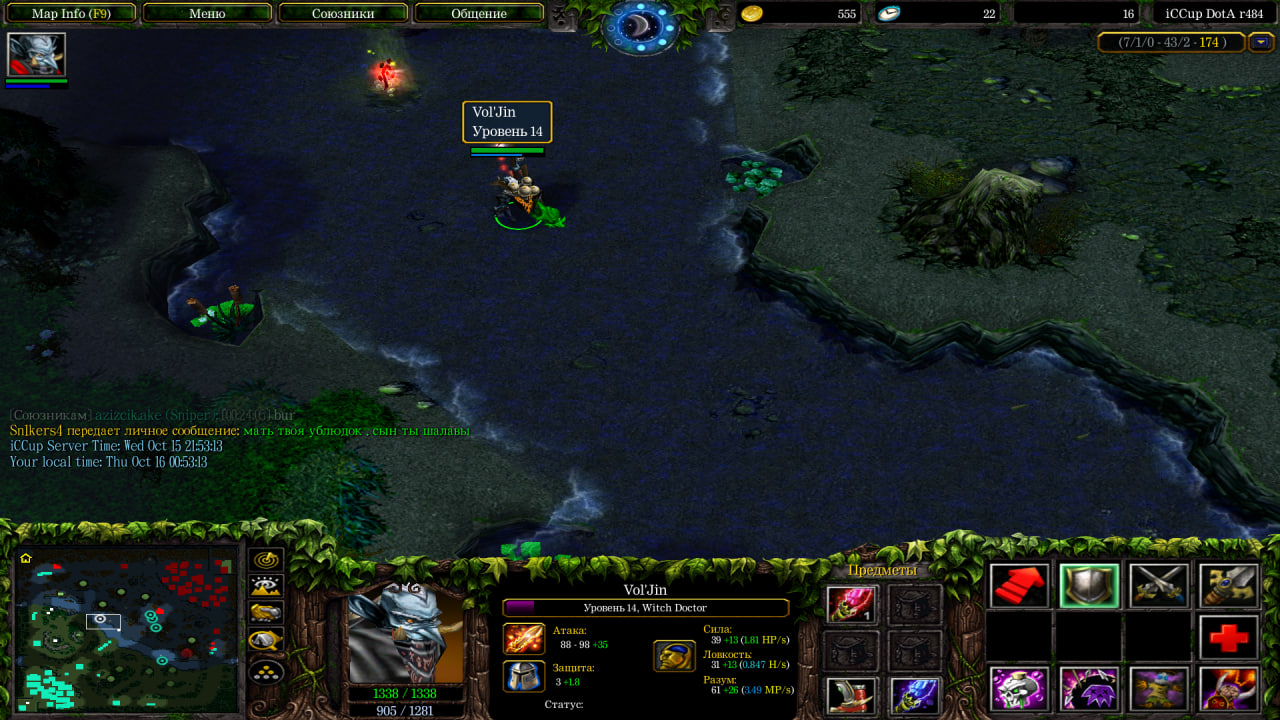This screenshot has width=1280, height=720.
Task: Cast the Paralyzing Cask skull ability
Action: click(1020, 689)
